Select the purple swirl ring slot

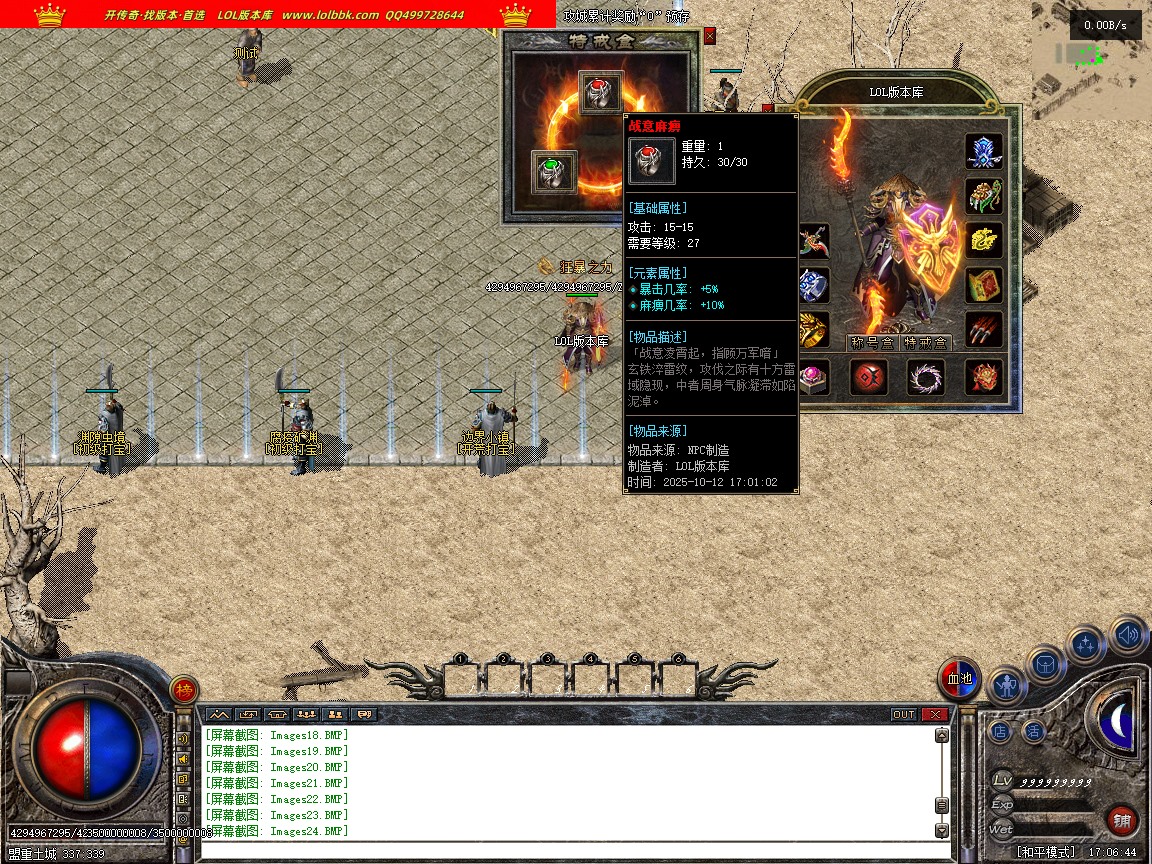[926, 378]
